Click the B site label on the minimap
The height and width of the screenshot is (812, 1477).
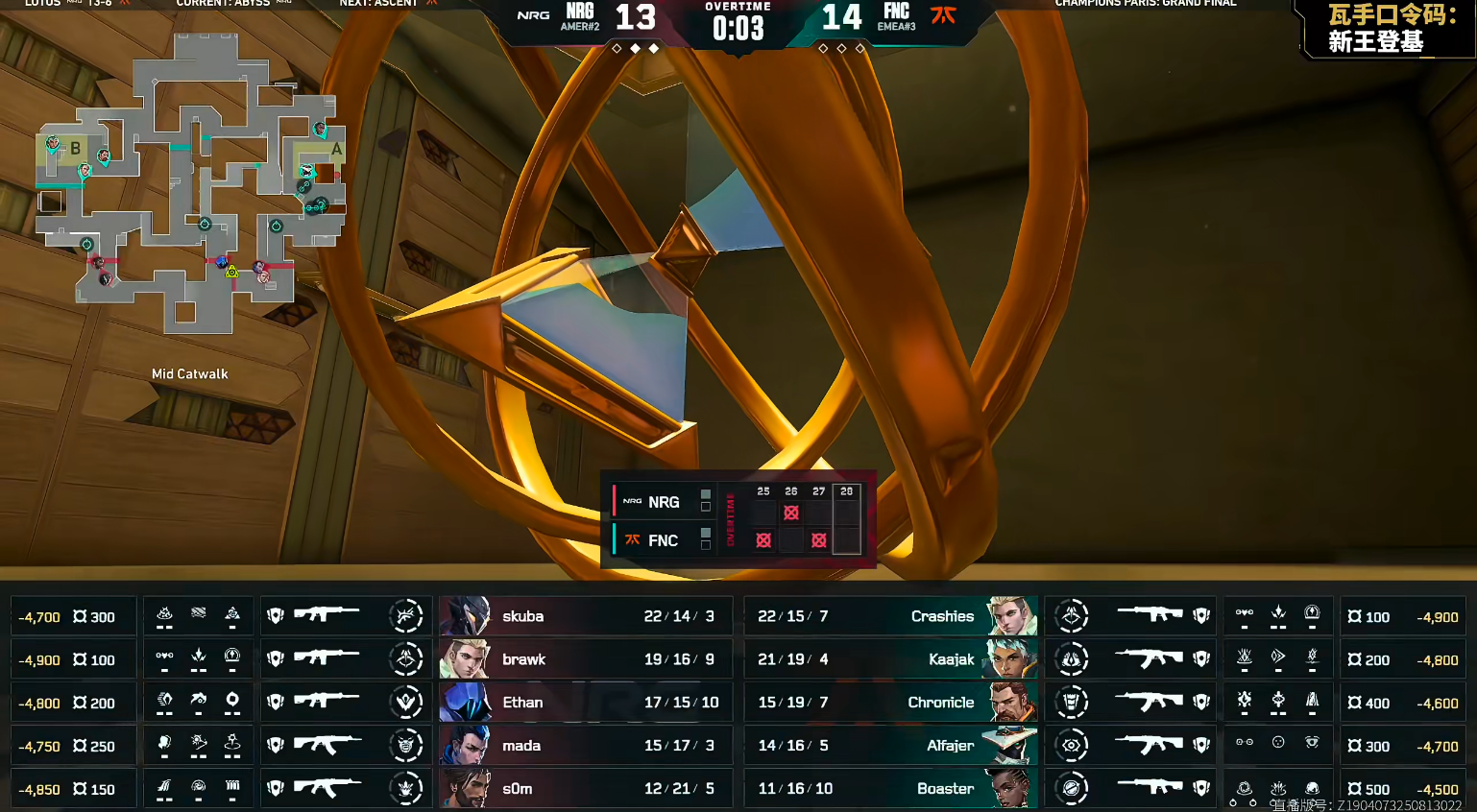coord(75,149)
